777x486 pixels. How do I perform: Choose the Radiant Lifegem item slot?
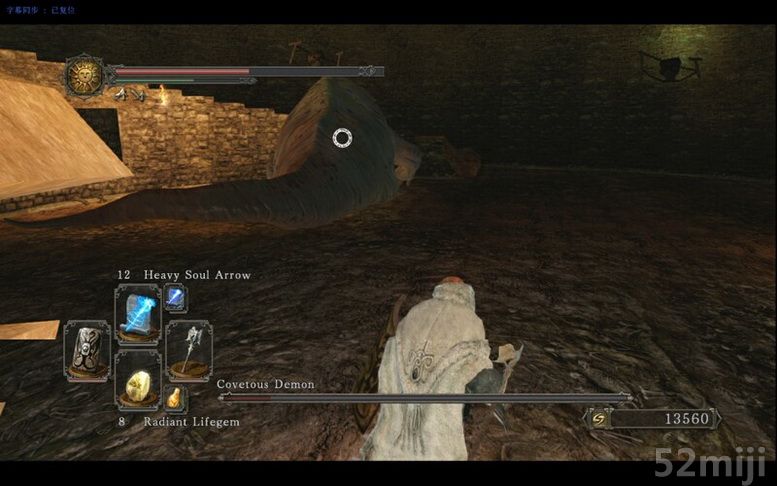pyautogui.click(x=138, y=380)
